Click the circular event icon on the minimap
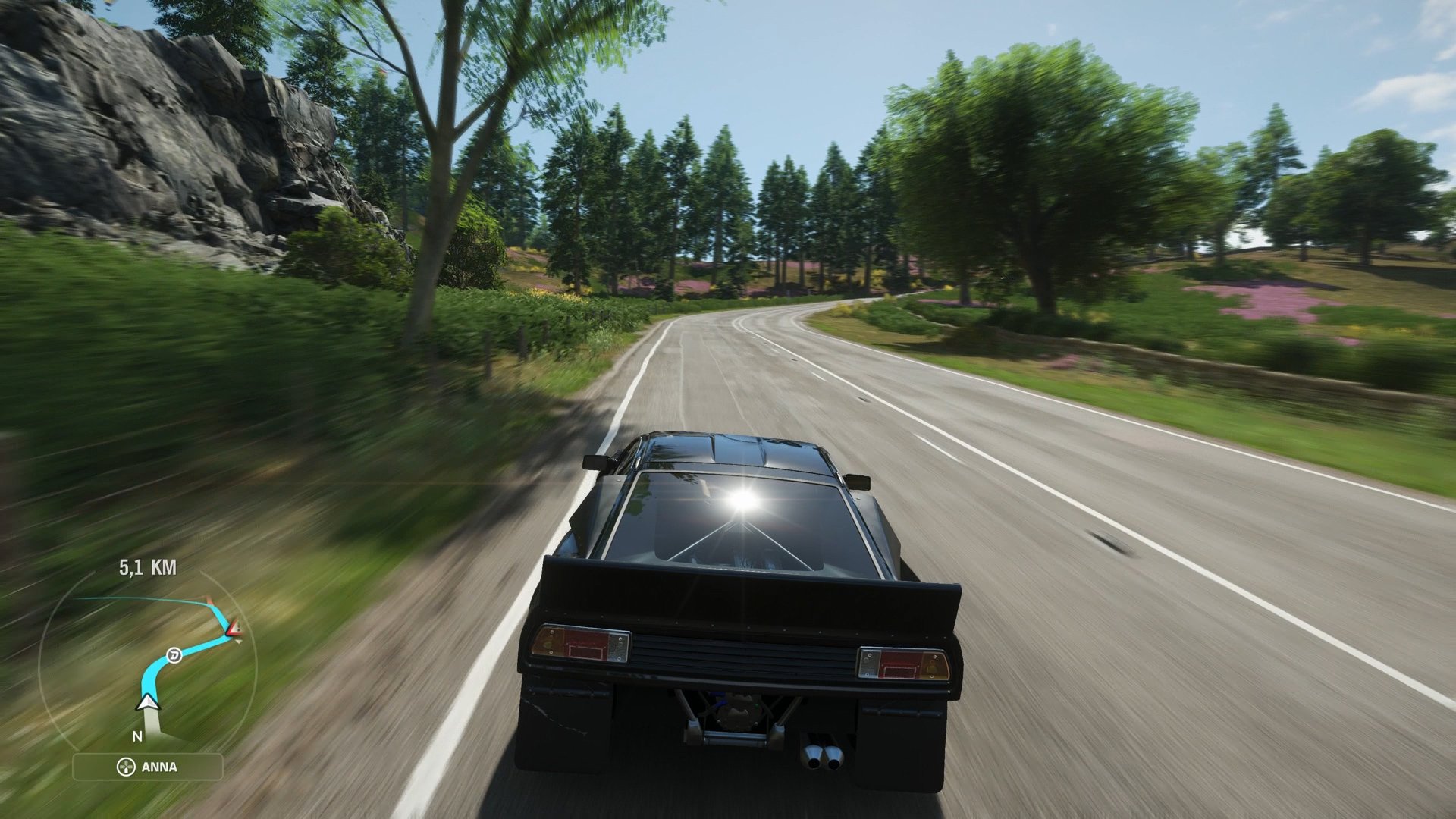The image size is (1456, 819). click(x=174, y=655)
